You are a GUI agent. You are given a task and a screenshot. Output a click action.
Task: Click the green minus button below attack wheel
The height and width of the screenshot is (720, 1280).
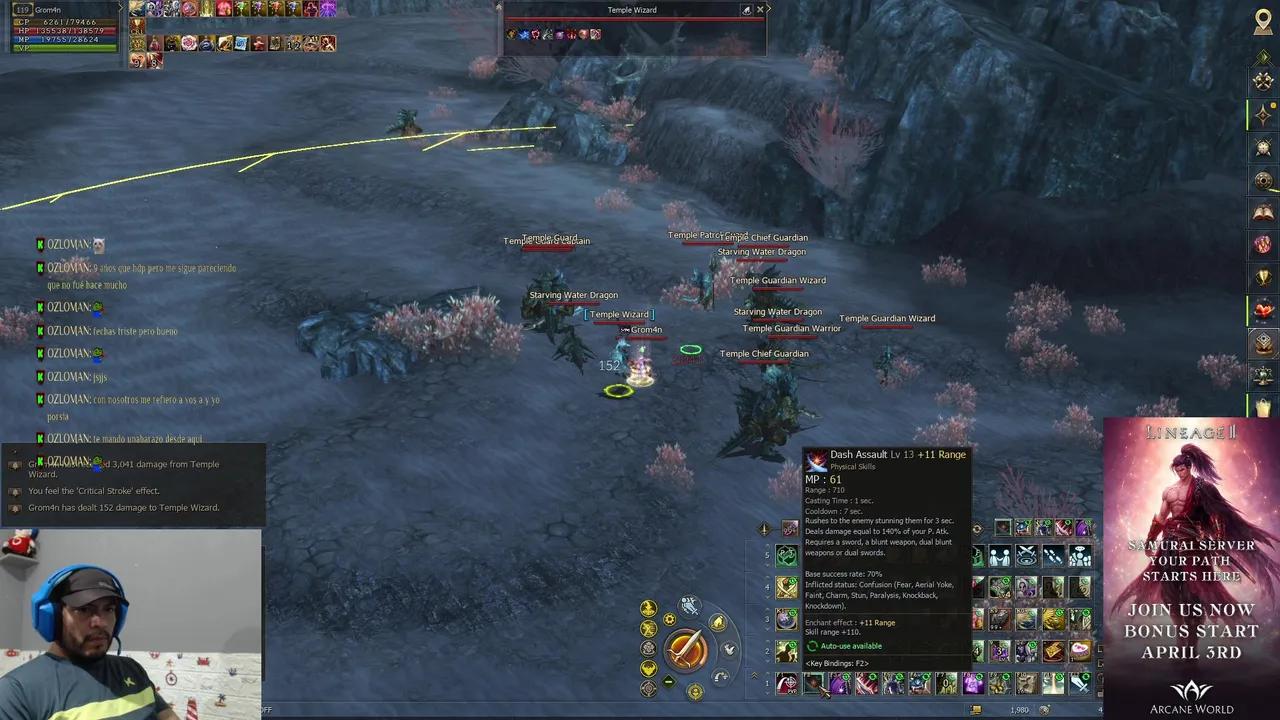pos(669,682)
